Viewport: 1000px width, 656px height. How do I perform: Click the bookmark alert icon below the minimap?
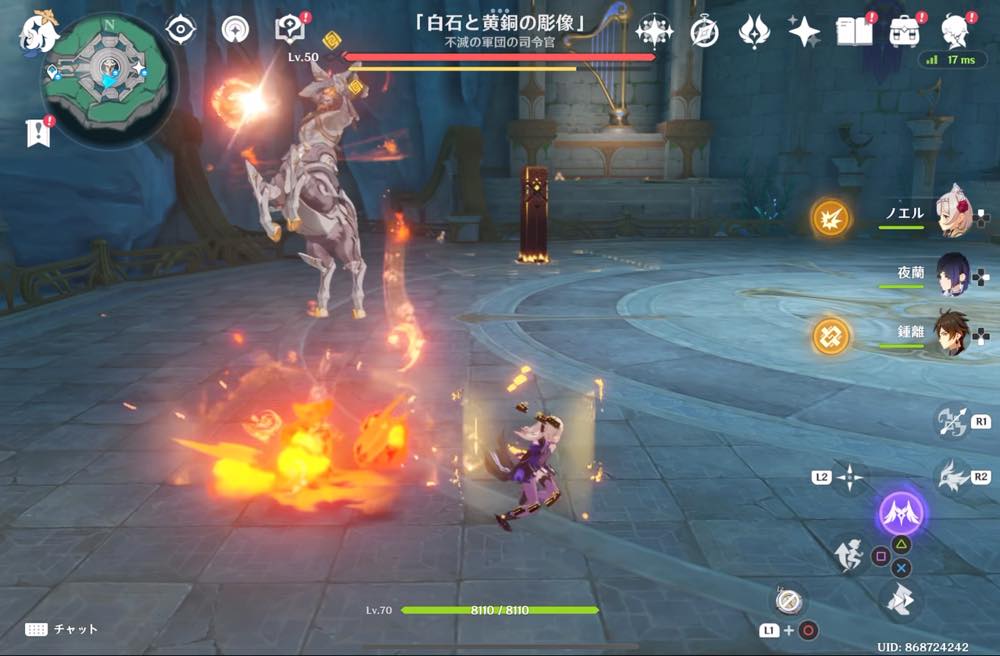coord(37,133)
